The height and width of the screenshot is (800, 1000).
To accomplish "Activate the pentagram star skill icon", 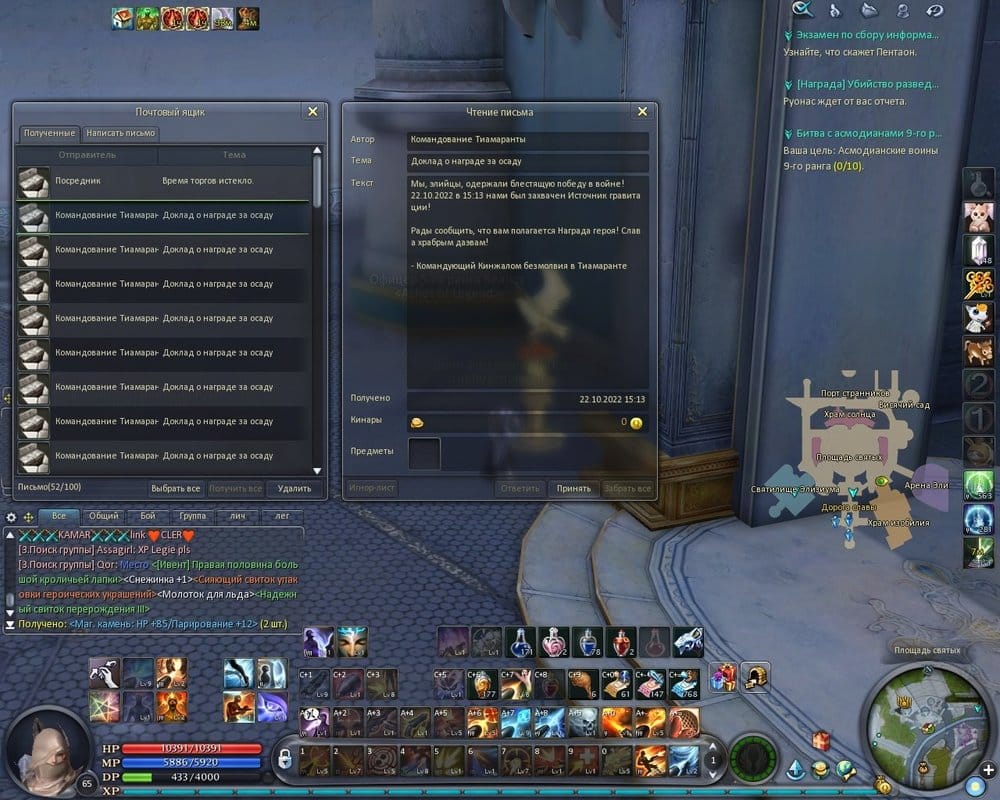I will 104,706.
